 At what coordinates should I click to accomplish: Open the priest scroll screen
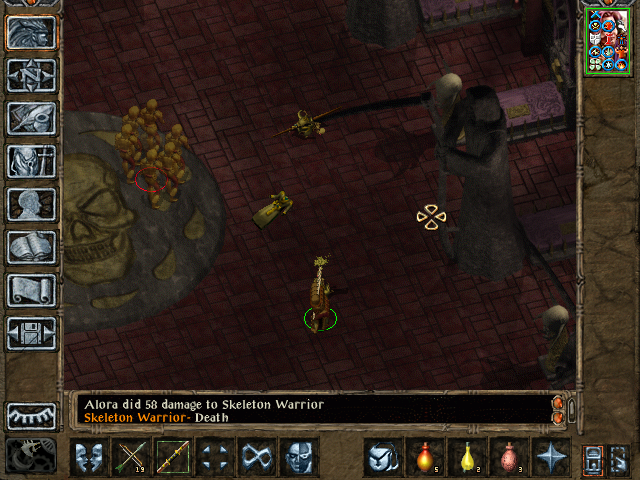click(x=32, y=290)
